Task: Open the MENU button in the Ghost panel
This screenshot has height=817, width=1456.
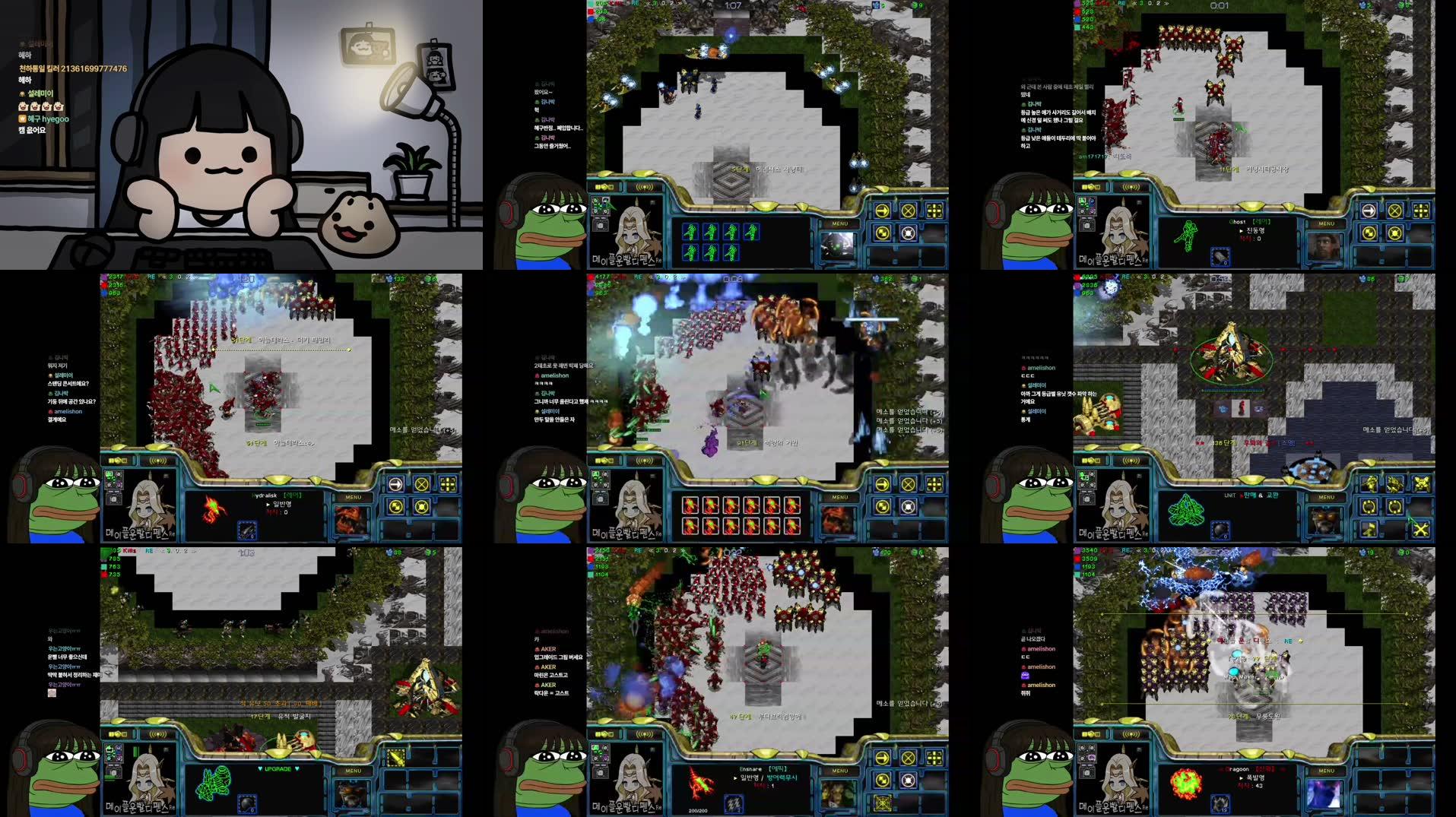Action: tap(1327, 223)
